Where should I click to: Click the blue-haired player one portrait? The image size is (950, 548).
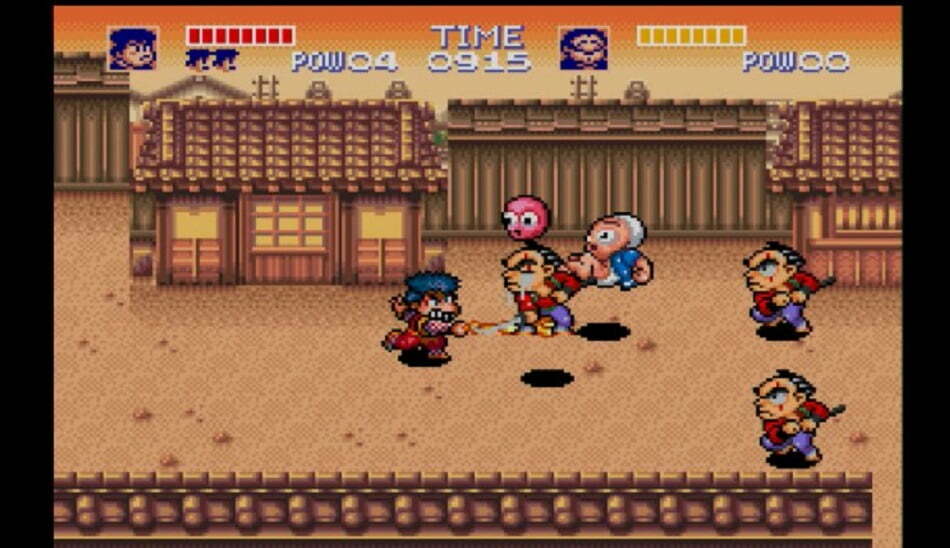pos(132,49)
